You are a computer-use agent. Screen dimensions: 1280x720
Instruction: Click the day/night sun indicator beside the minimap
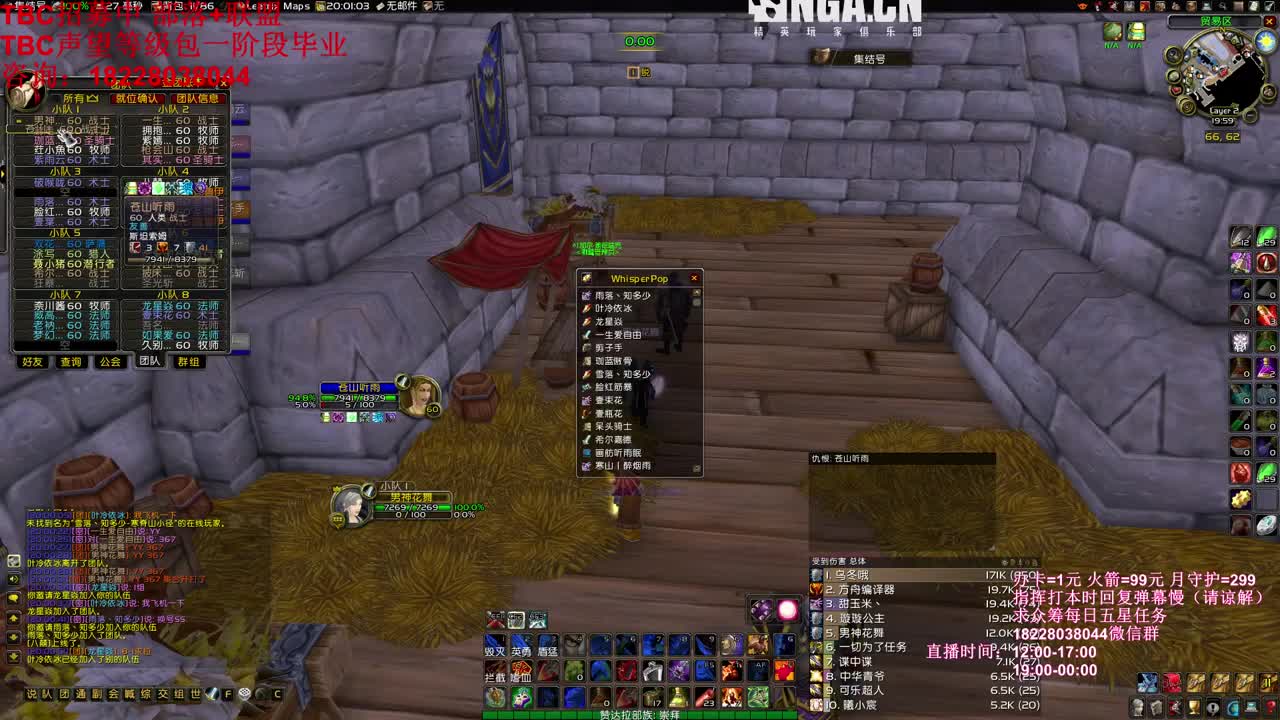click(1264, 41)
